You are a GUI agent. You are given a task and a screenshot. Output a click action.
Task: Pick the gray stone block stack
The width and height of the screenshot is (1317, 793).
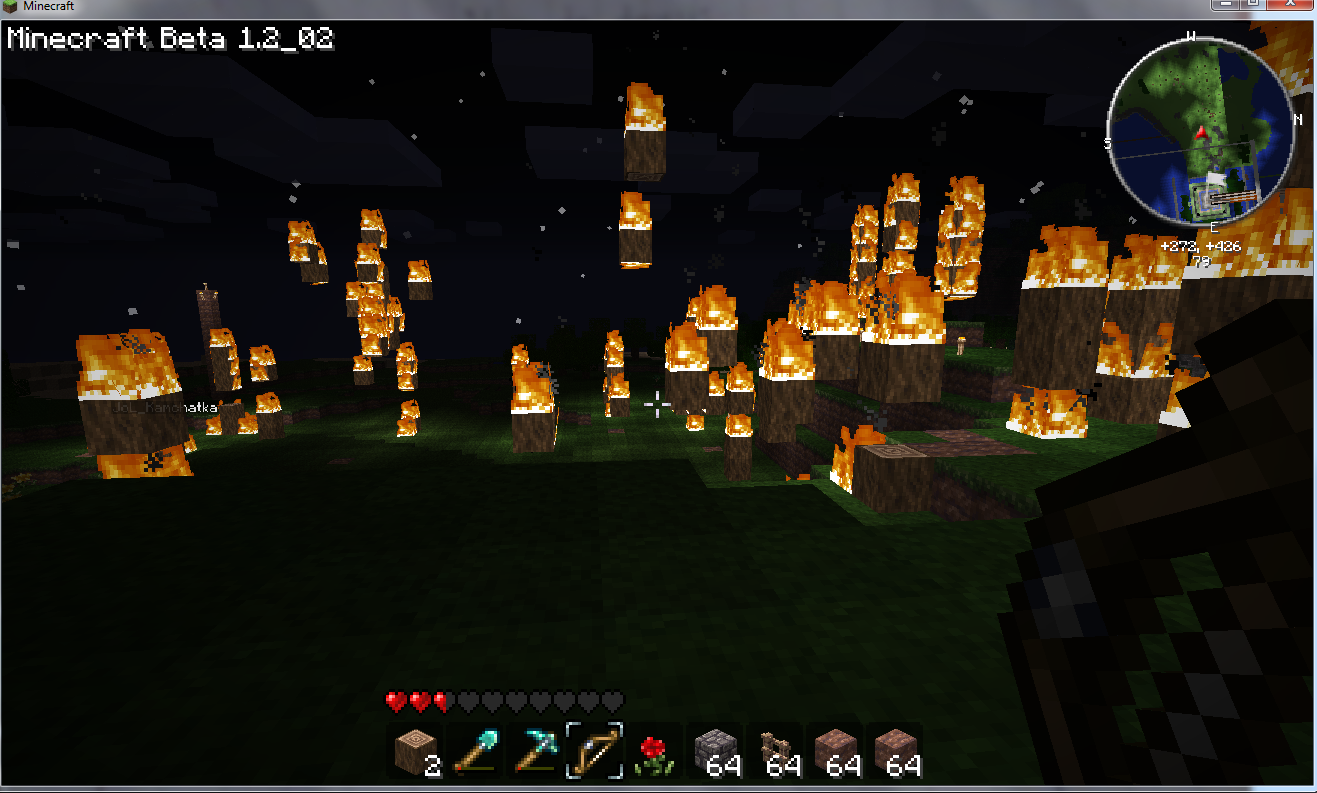tap(715, 751)
